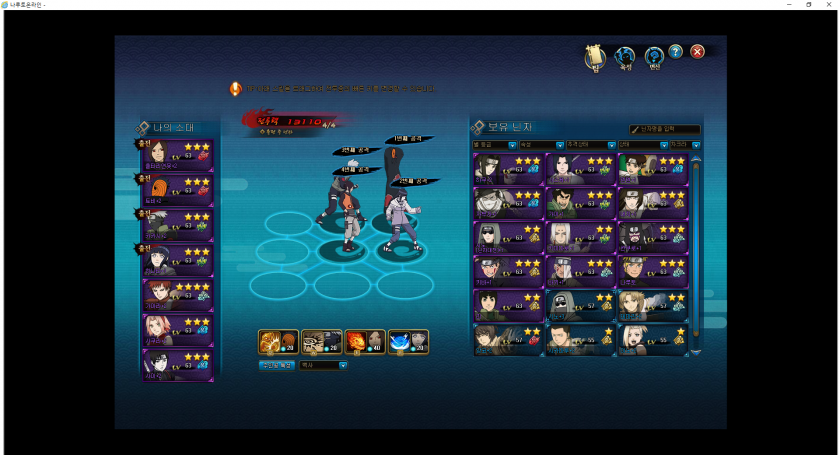840x455 pixels.
Task: Close the formation screen with red X
Action: [x=698, y=52]
